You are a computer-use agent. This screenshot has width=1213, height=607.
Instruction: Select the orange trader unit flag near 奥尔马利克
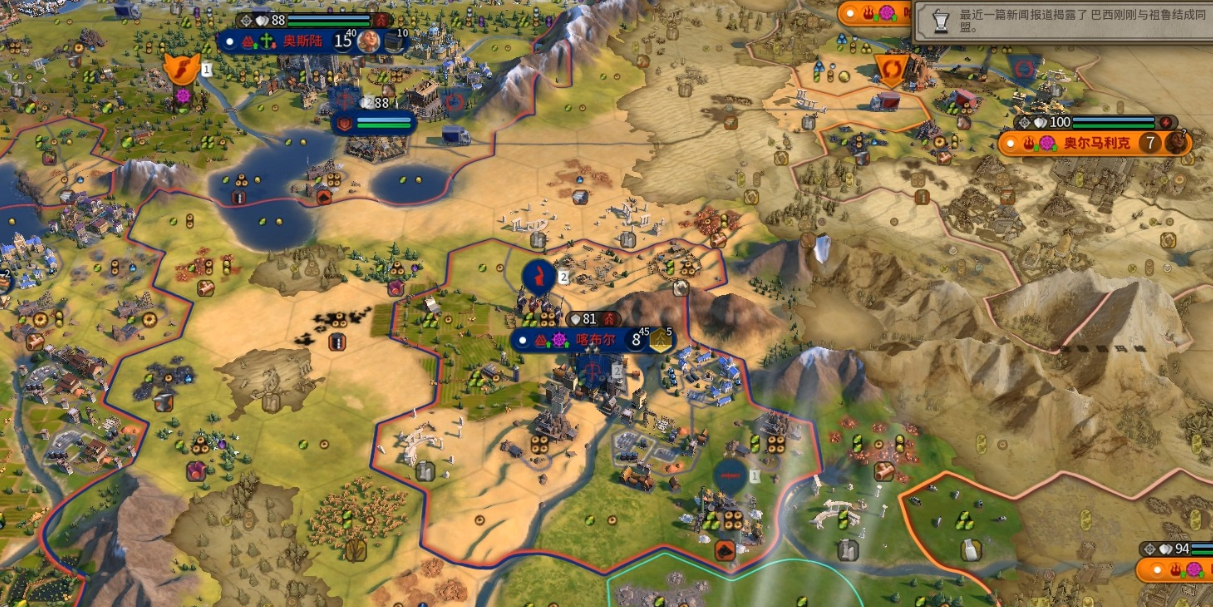point(889,67)
